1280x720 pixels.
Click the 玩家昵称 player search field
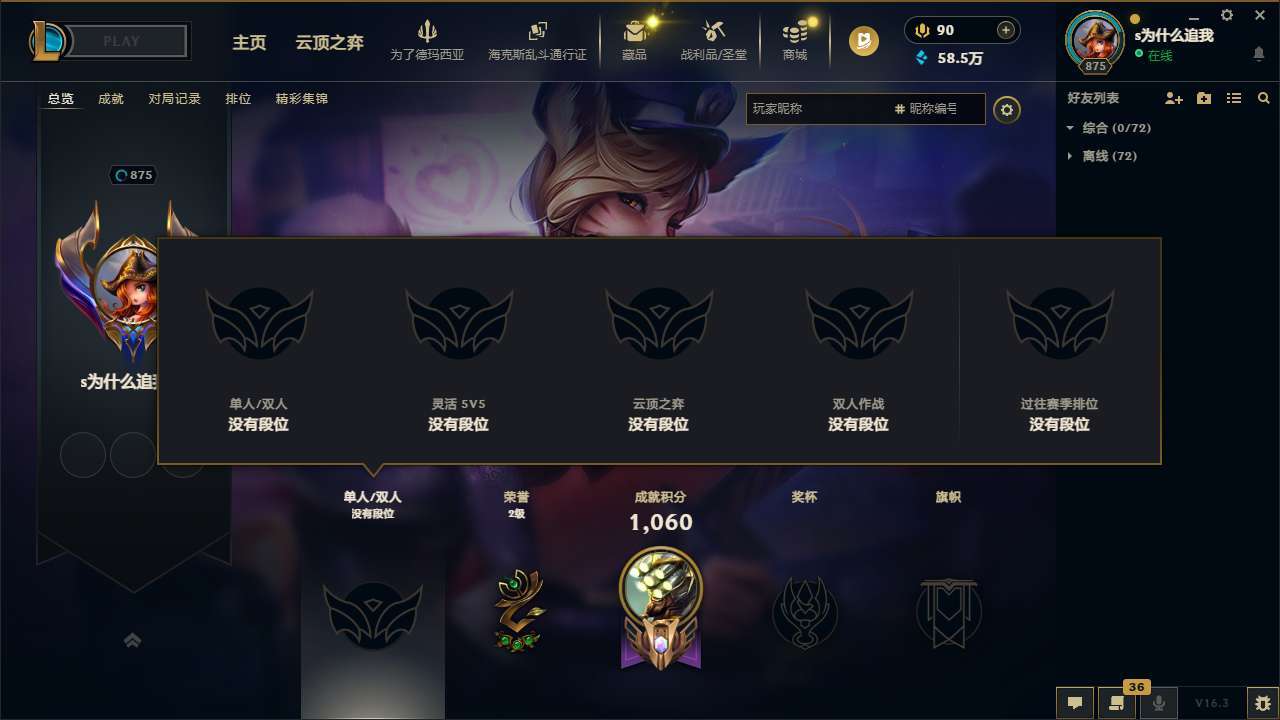click(x=820, y=109)
